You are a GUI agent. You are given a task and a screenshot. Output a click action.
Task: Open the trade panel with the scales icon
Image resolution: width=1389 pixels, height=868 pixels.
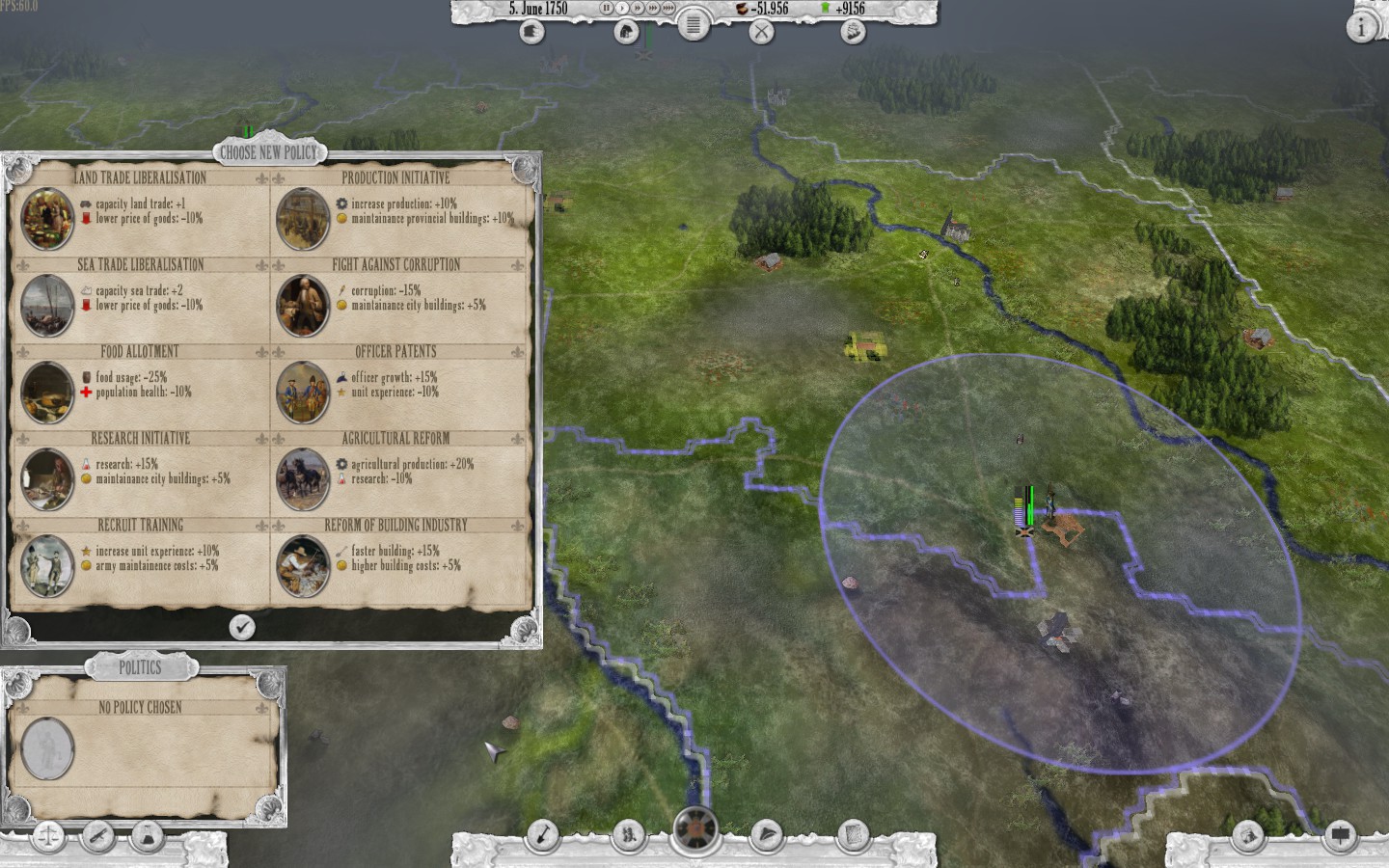(x=46, y=837)
